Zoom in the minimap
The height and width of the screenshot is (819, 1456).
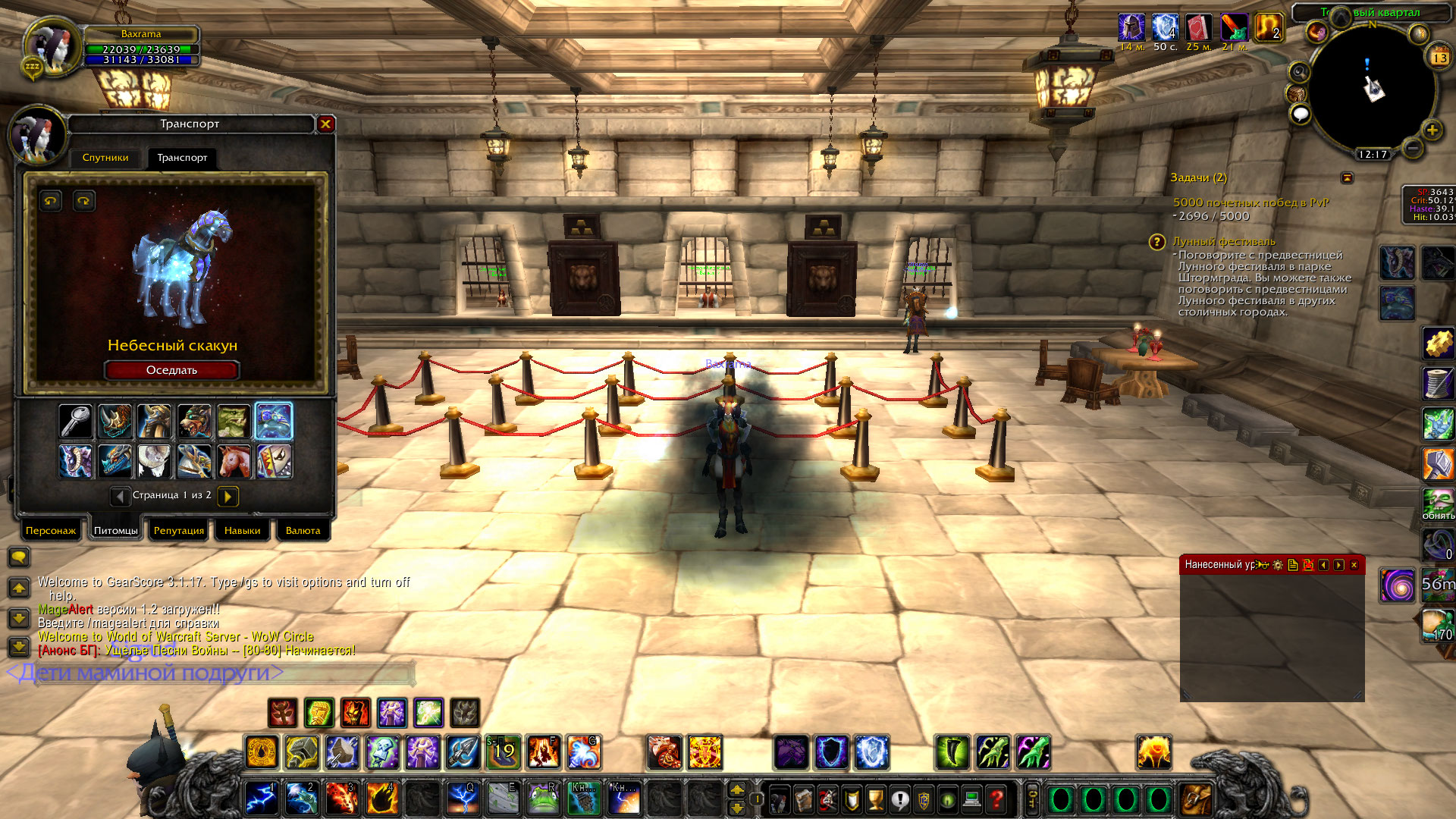[1432, 130]
